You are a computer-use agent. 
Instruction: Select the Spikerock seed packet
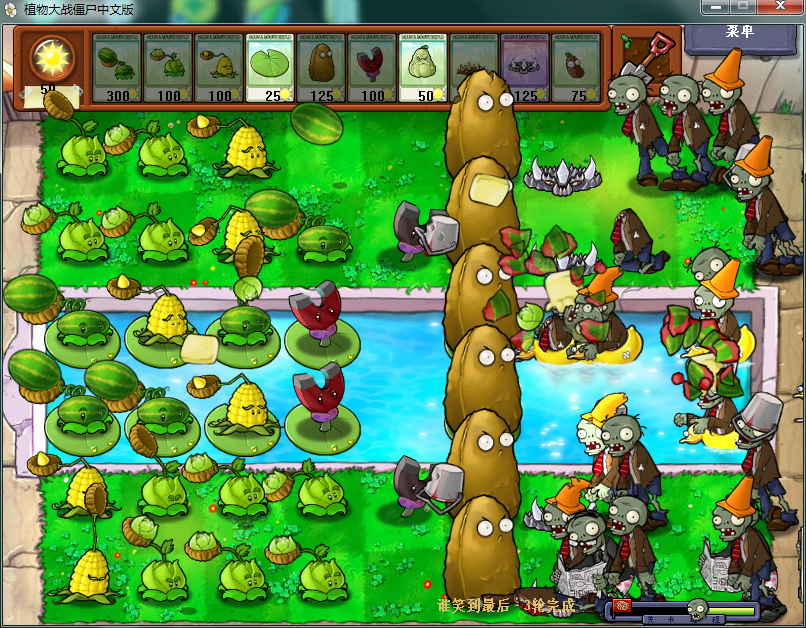tap(525, 68)
